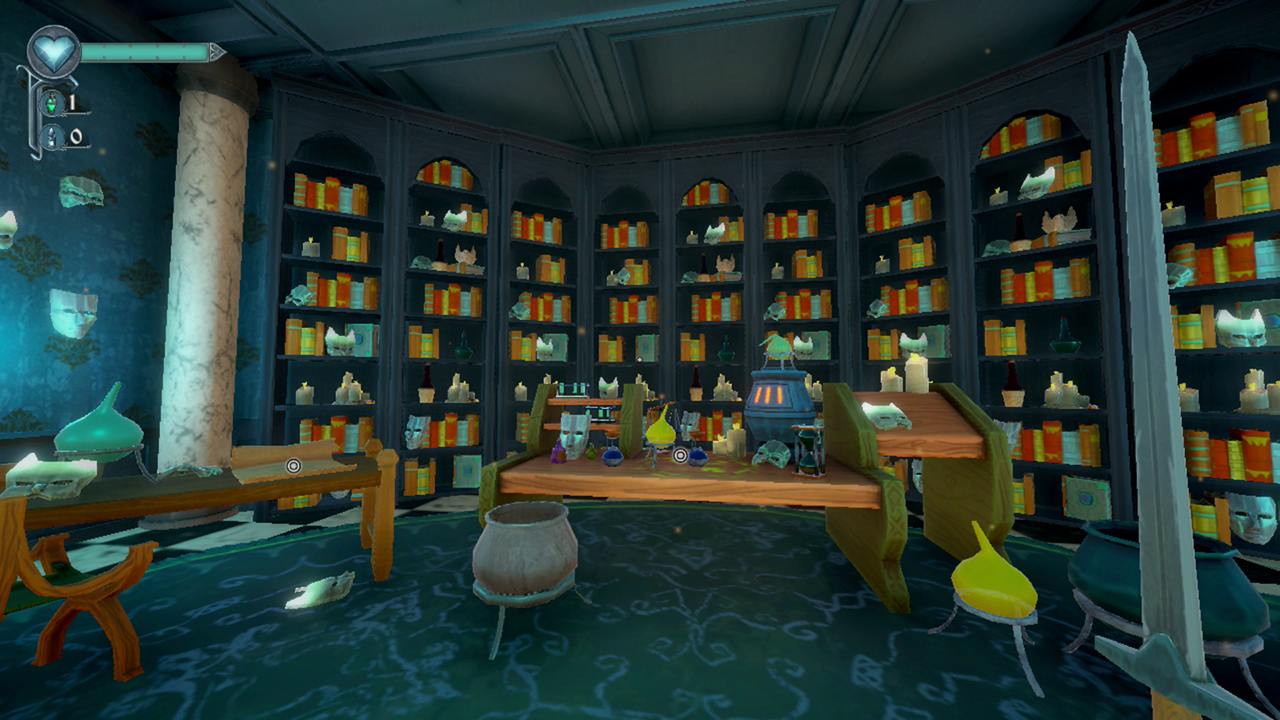Select the skull mask near the hourglass

coord(770,455)
